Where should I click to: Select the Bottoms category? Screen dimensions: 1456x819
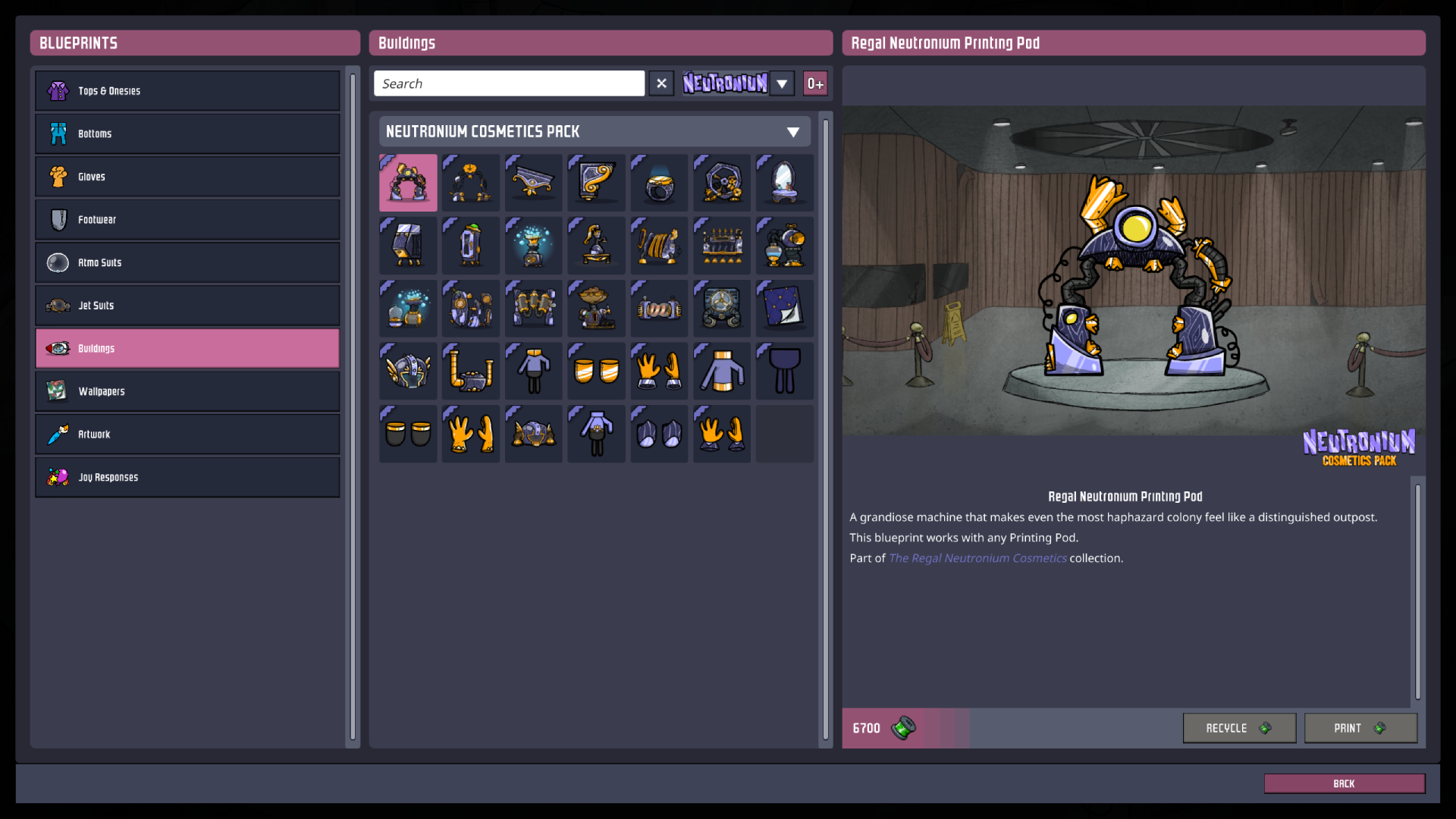[187, 133]
